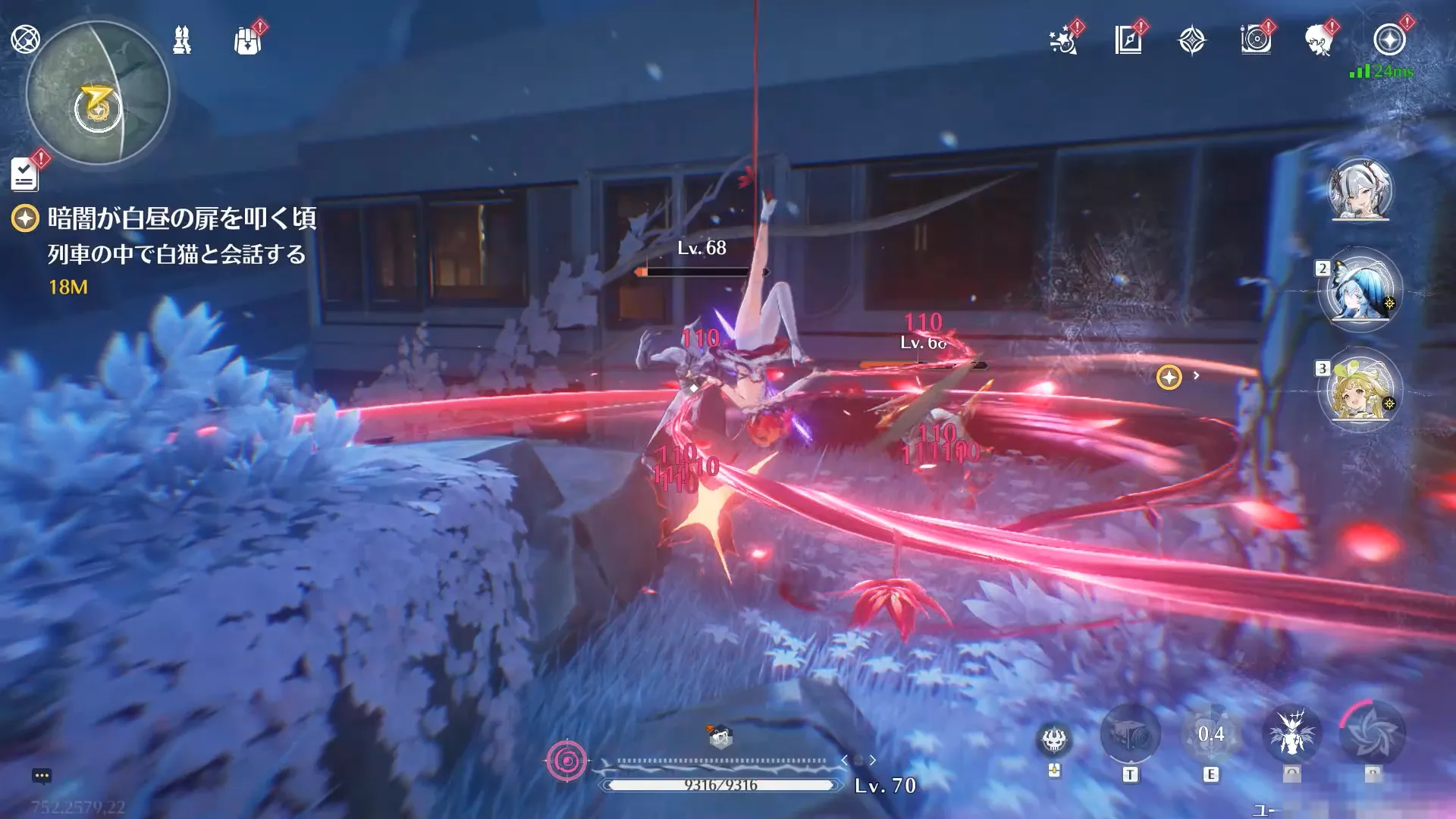Open the sparkling stars events icon
Screen dimensions: 1456x819
point(1064,40)
